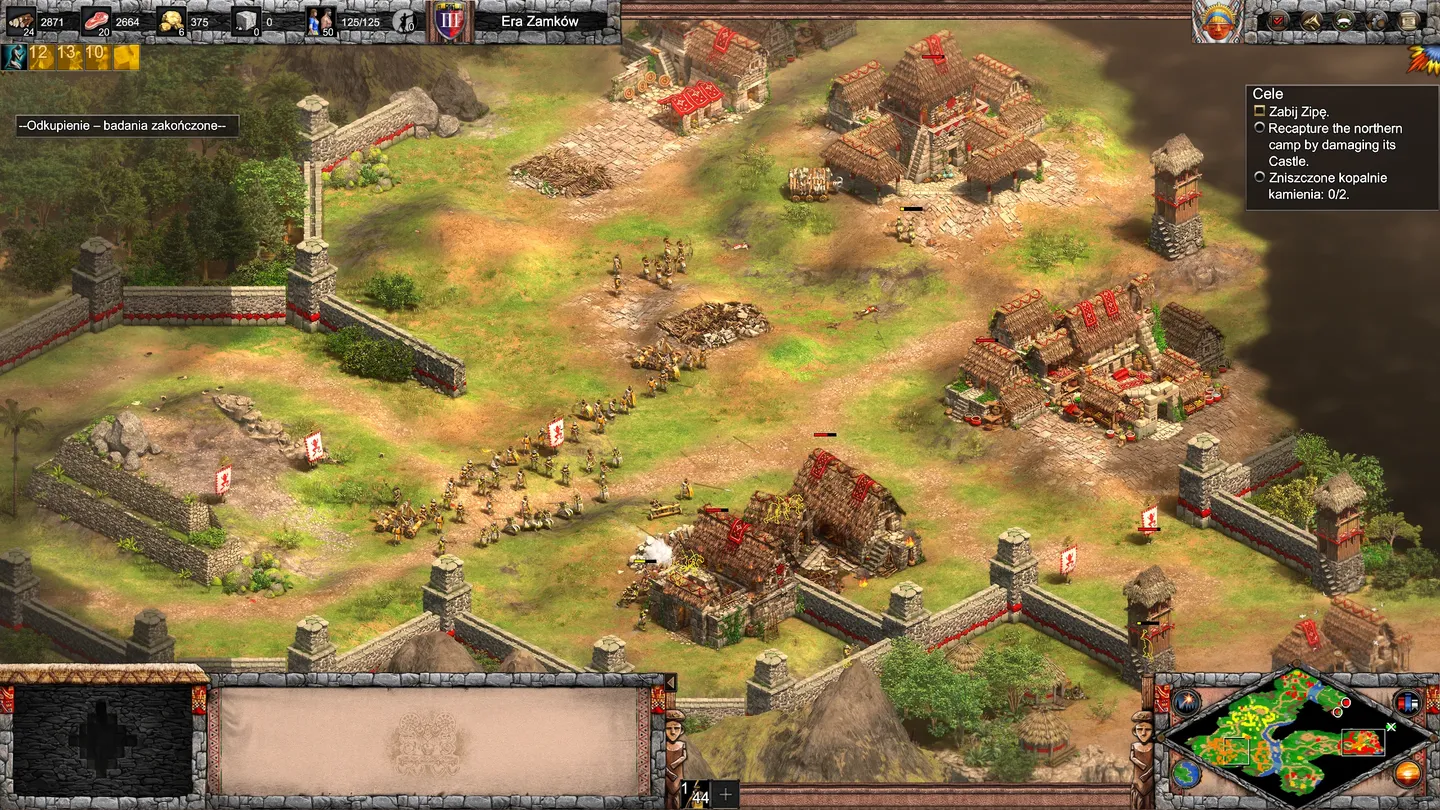Click the wood resource icon

click(x=20, y=20)
